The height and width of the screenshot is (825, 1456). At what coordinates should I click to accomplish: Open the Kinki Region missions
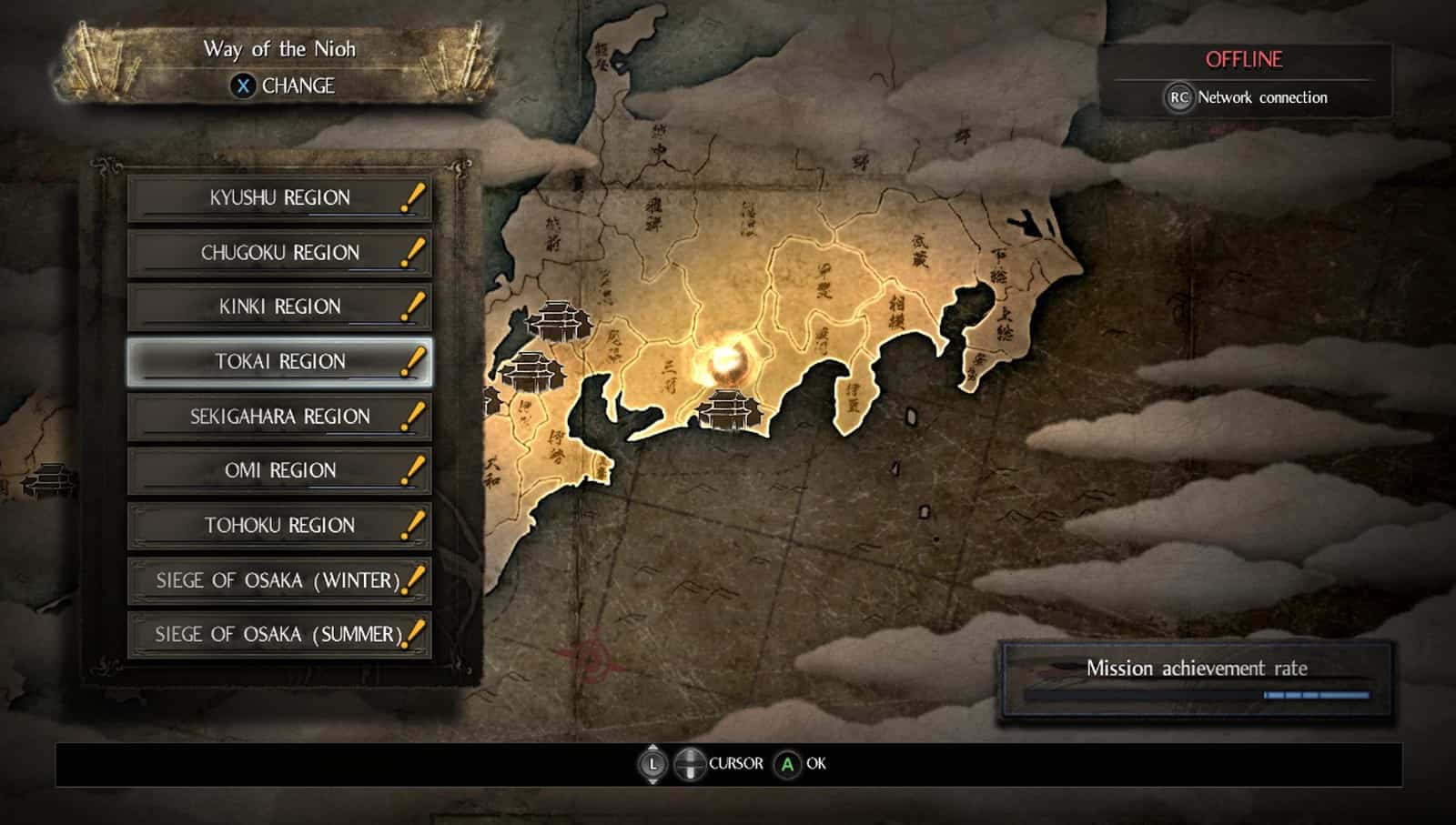(279, 307)
